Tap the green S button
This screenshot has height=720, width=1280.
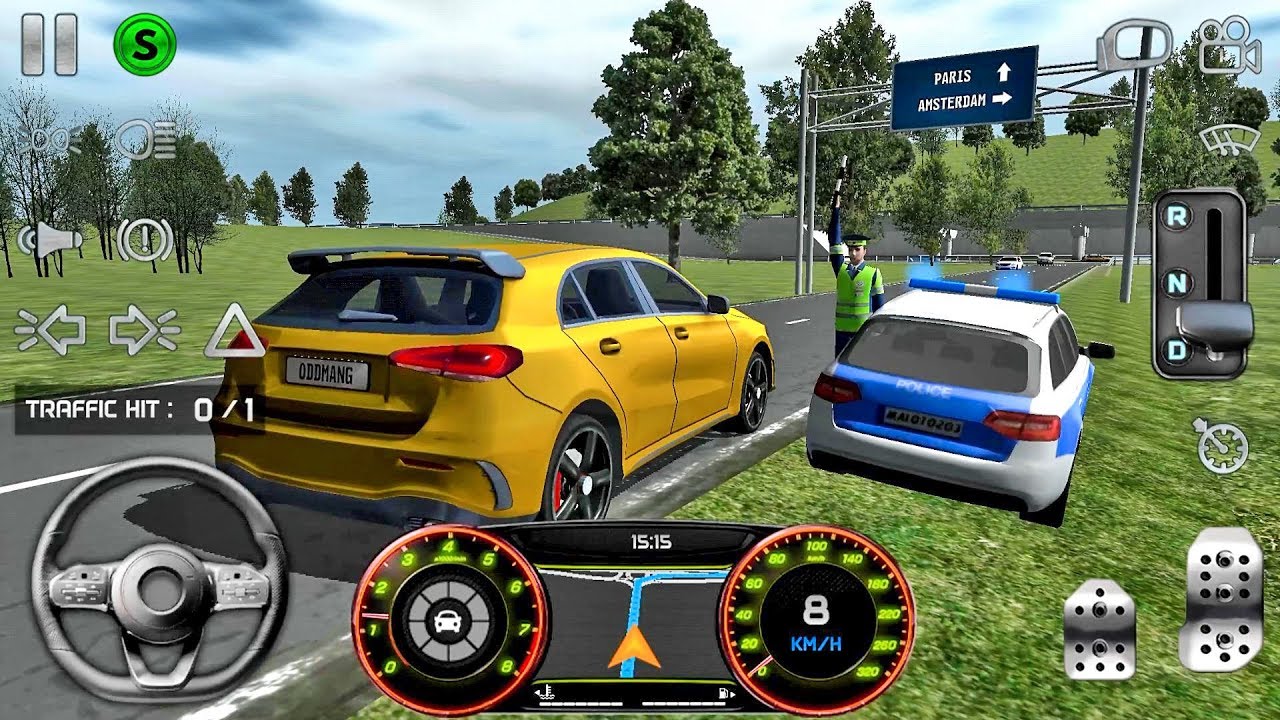pyautogui.click(x=145, y=44)
